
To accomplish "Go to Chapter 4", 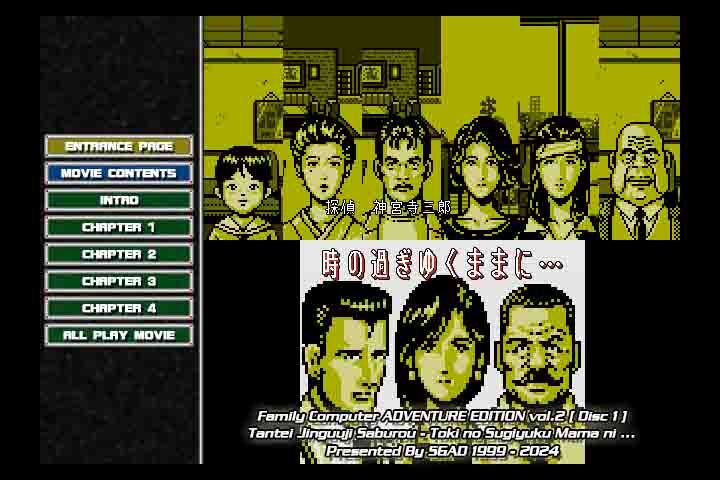I will (x=119, y=308).
